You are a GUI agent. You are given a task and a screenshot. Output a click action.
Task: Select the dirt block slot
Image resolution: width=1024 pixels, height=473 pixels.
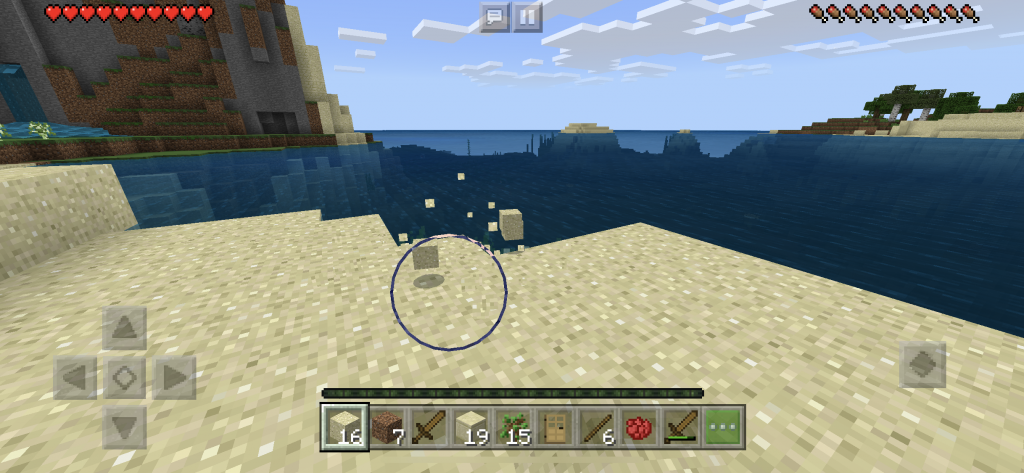(387, 427)
